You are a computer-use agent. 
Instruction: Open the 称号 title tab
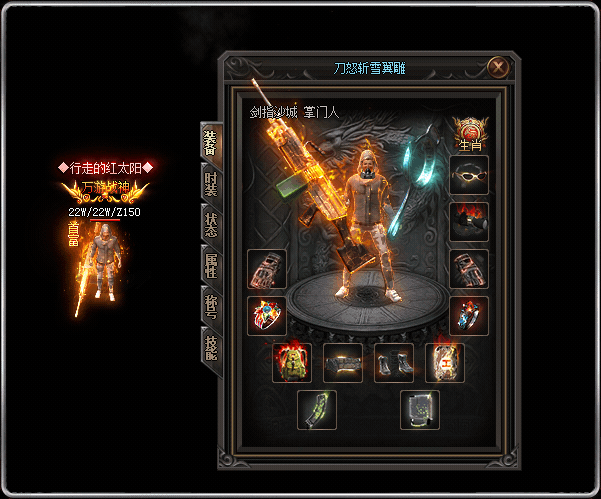(210, 306)
